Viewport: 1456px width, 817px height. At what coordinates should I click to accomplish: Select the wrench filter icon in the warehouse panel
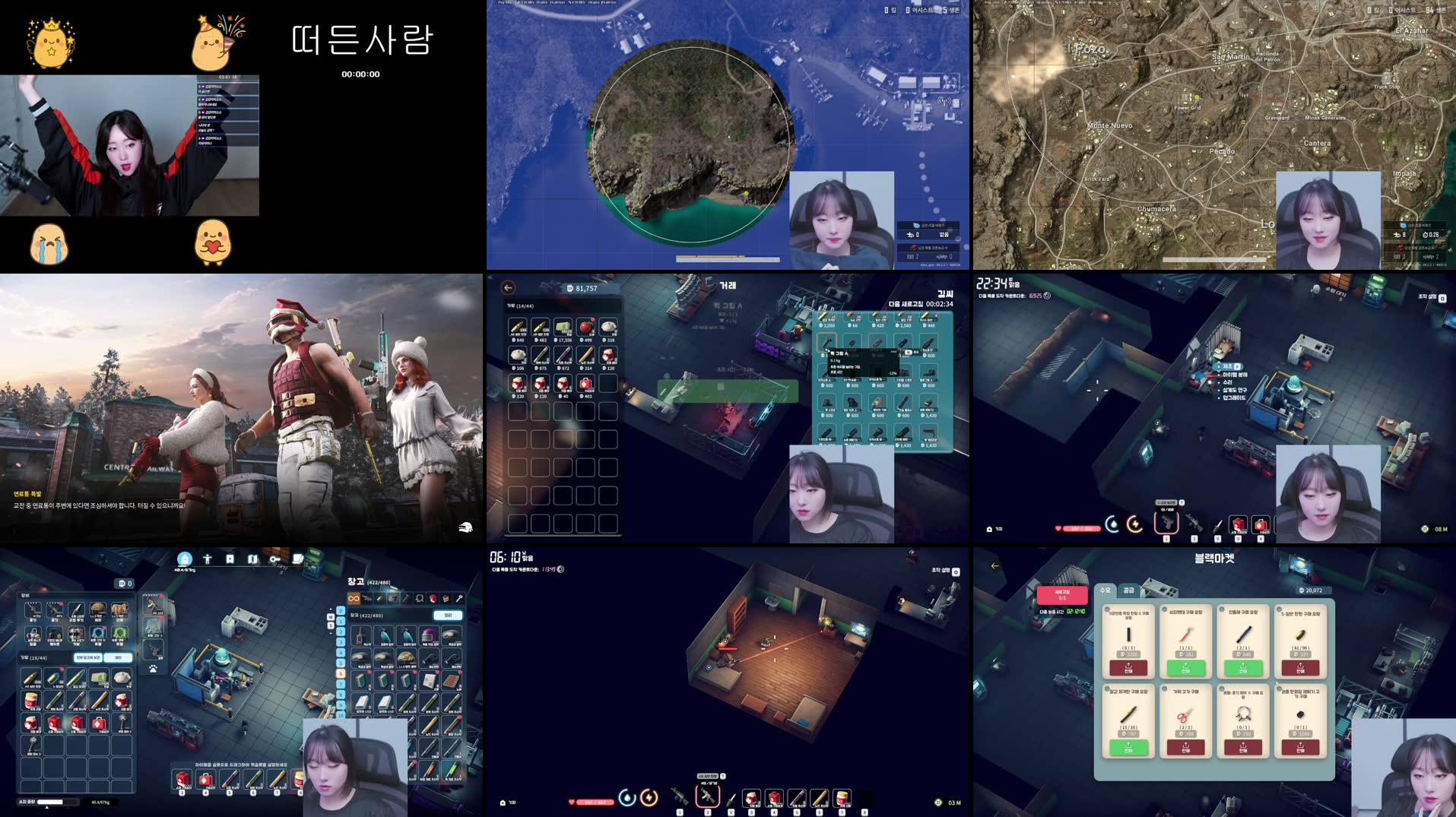[x=462, y=599]
